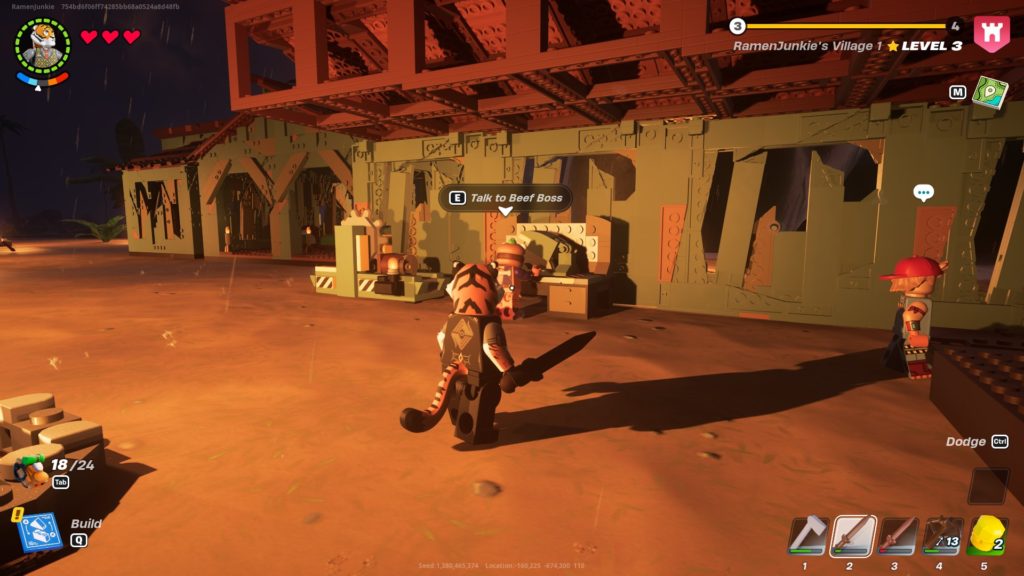Choose the crossbow with 13 ammo
Image resolution: width=1024 pixels, height=576 pixels.
click(942, 535)
